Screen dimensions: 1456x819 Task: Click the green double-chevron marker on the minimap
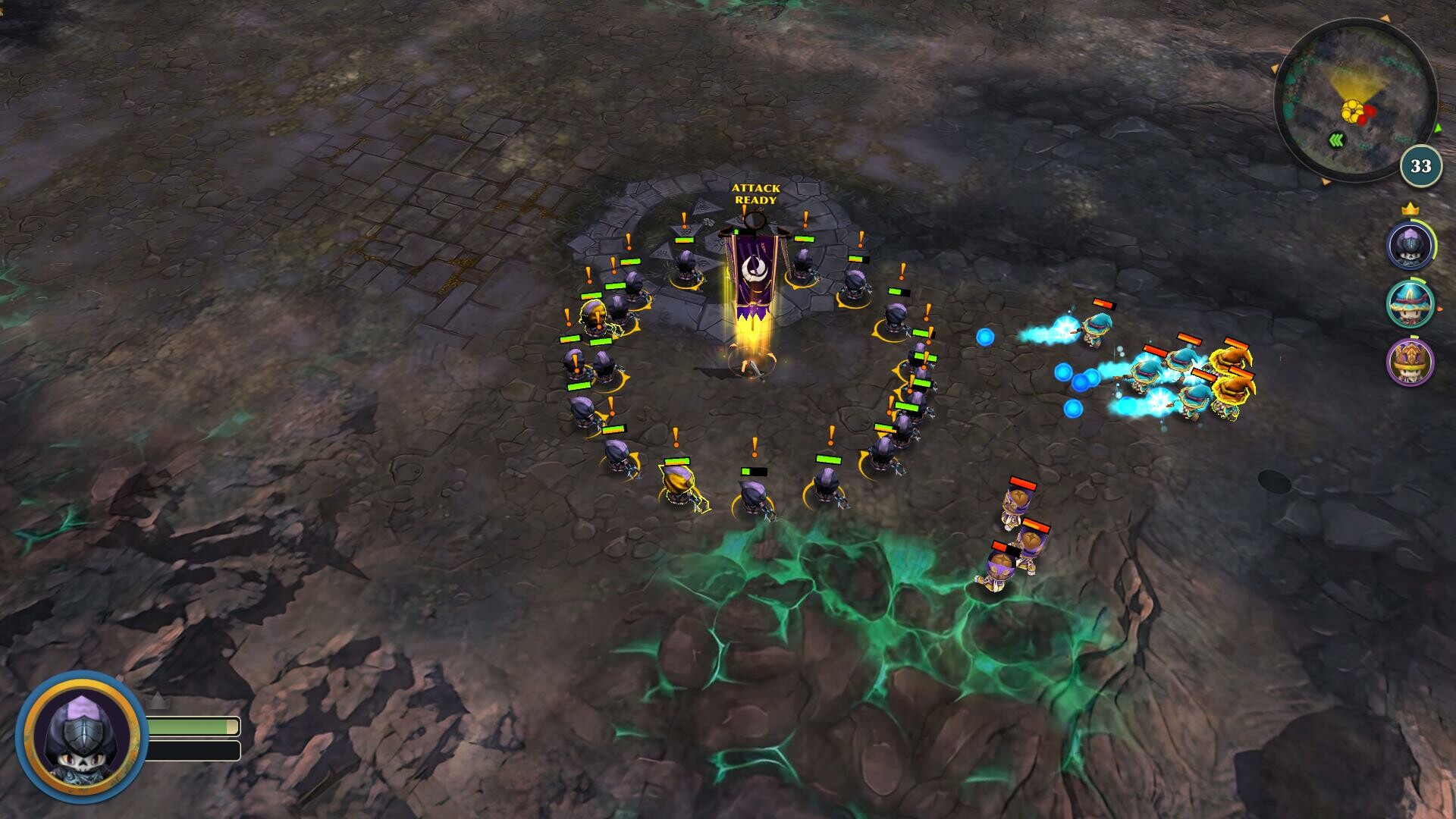click(x=1336, y=139)
